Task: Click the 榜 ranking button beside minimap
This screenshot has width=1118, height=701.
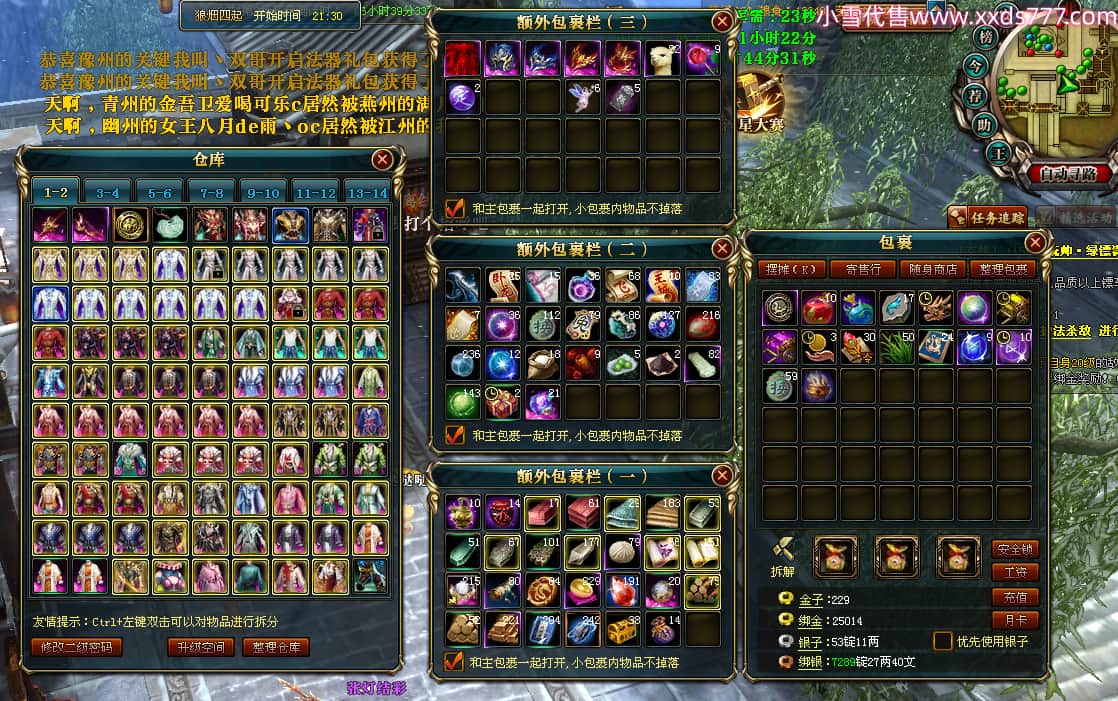Action: click(x=987, y=38)
